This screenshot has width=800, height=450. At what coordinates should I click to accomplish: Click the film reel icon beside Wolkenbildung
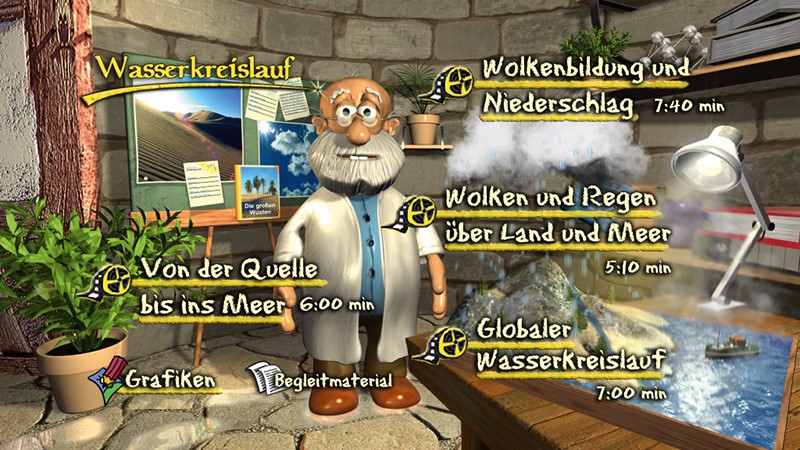pyautogui.click(x=453, y=82)
